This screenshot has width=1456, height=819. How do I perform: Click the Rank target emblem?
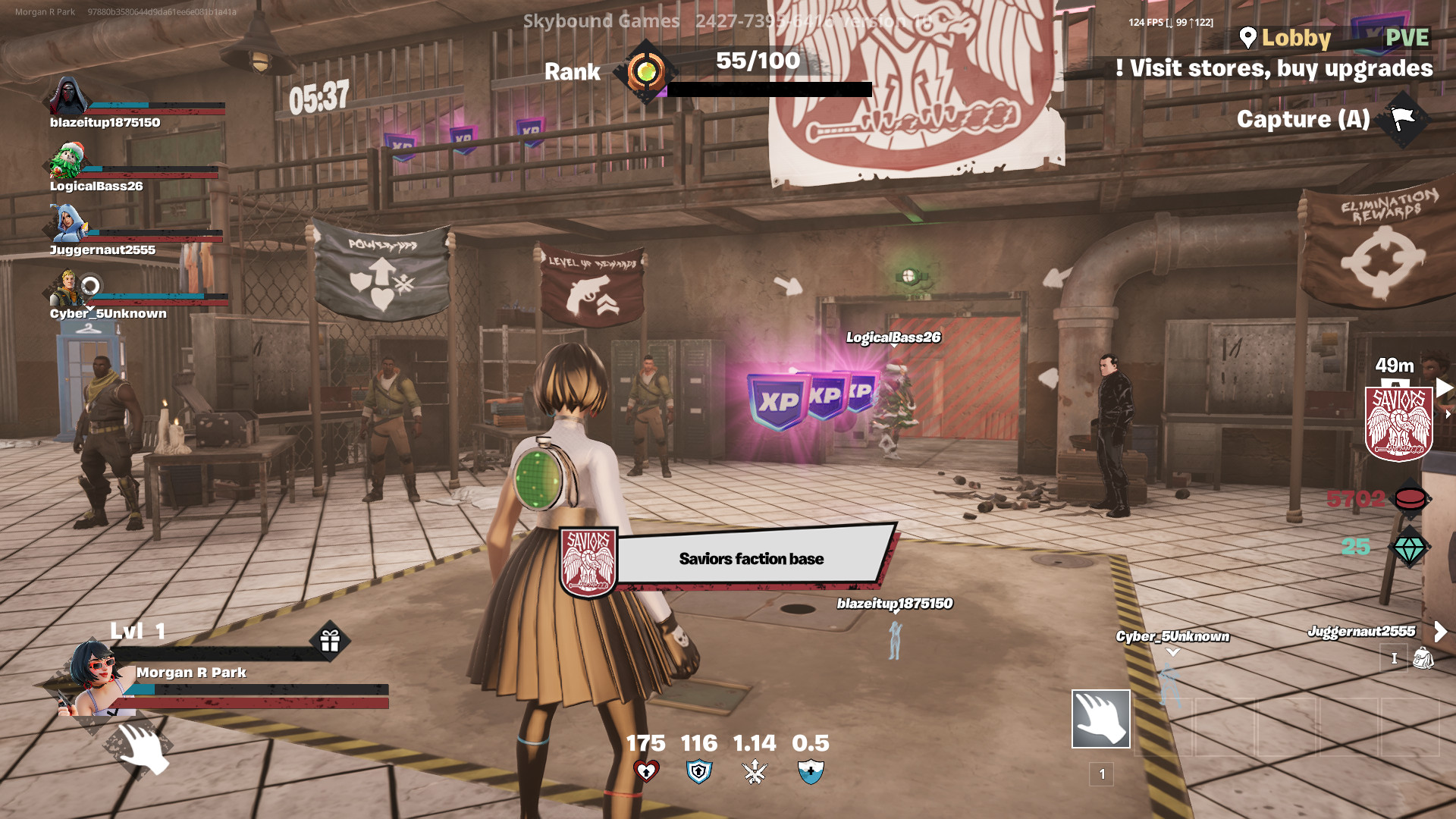646,72
